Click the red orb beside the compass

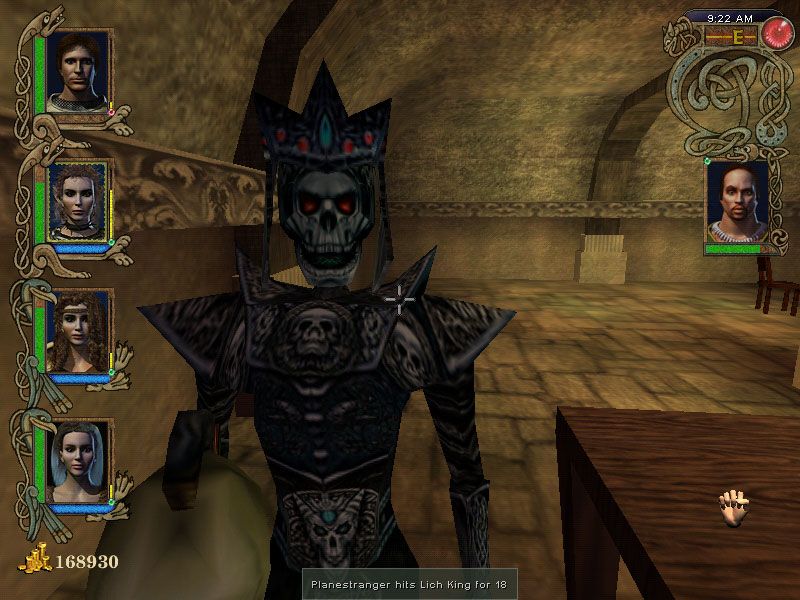click(x=773, y=34)
